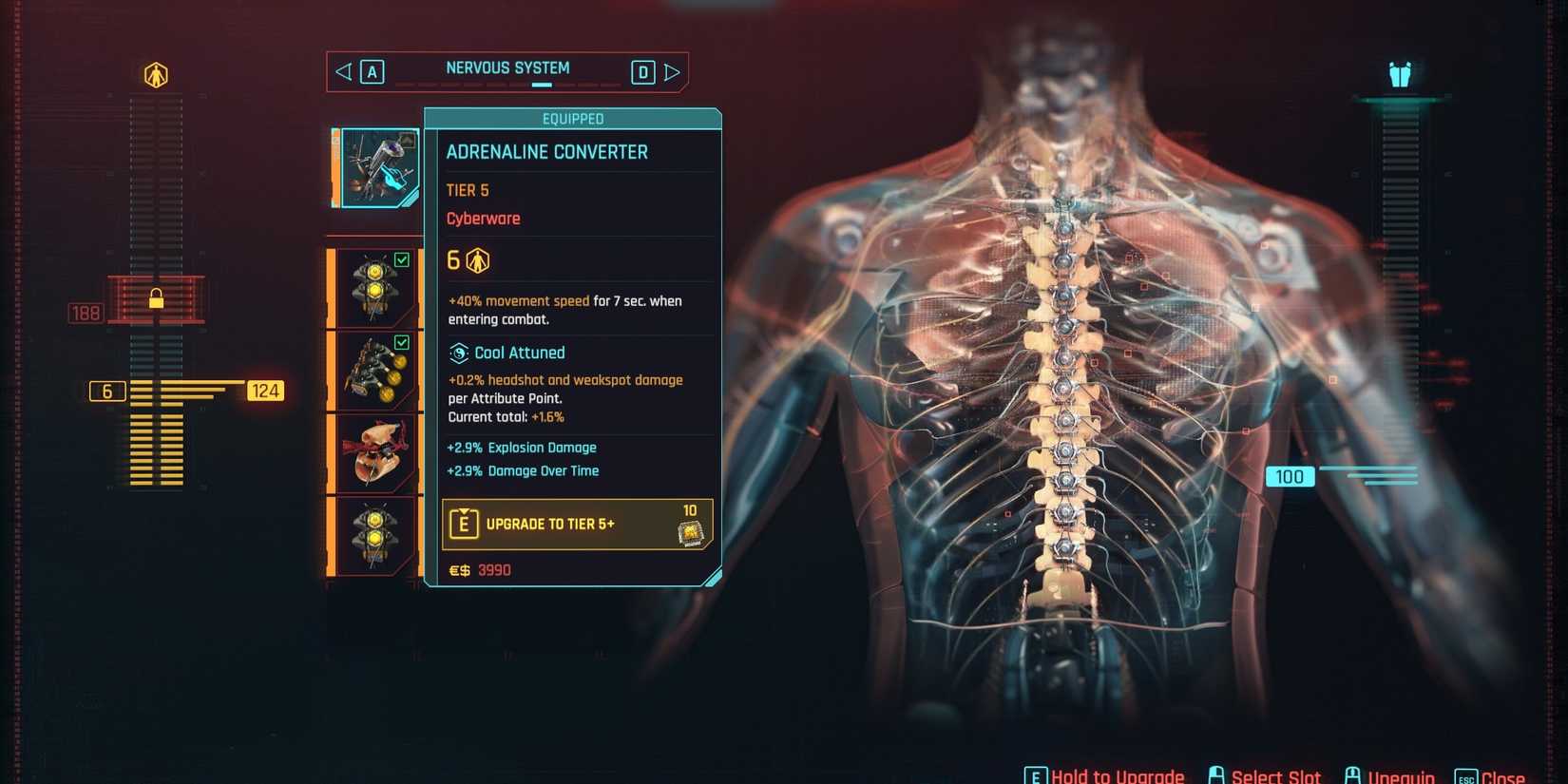Screen dimensions: 1568x784
Task: Select the heart-shaped cyberware in the slot list
Action: pyautogui.click(x=374, y=453)
